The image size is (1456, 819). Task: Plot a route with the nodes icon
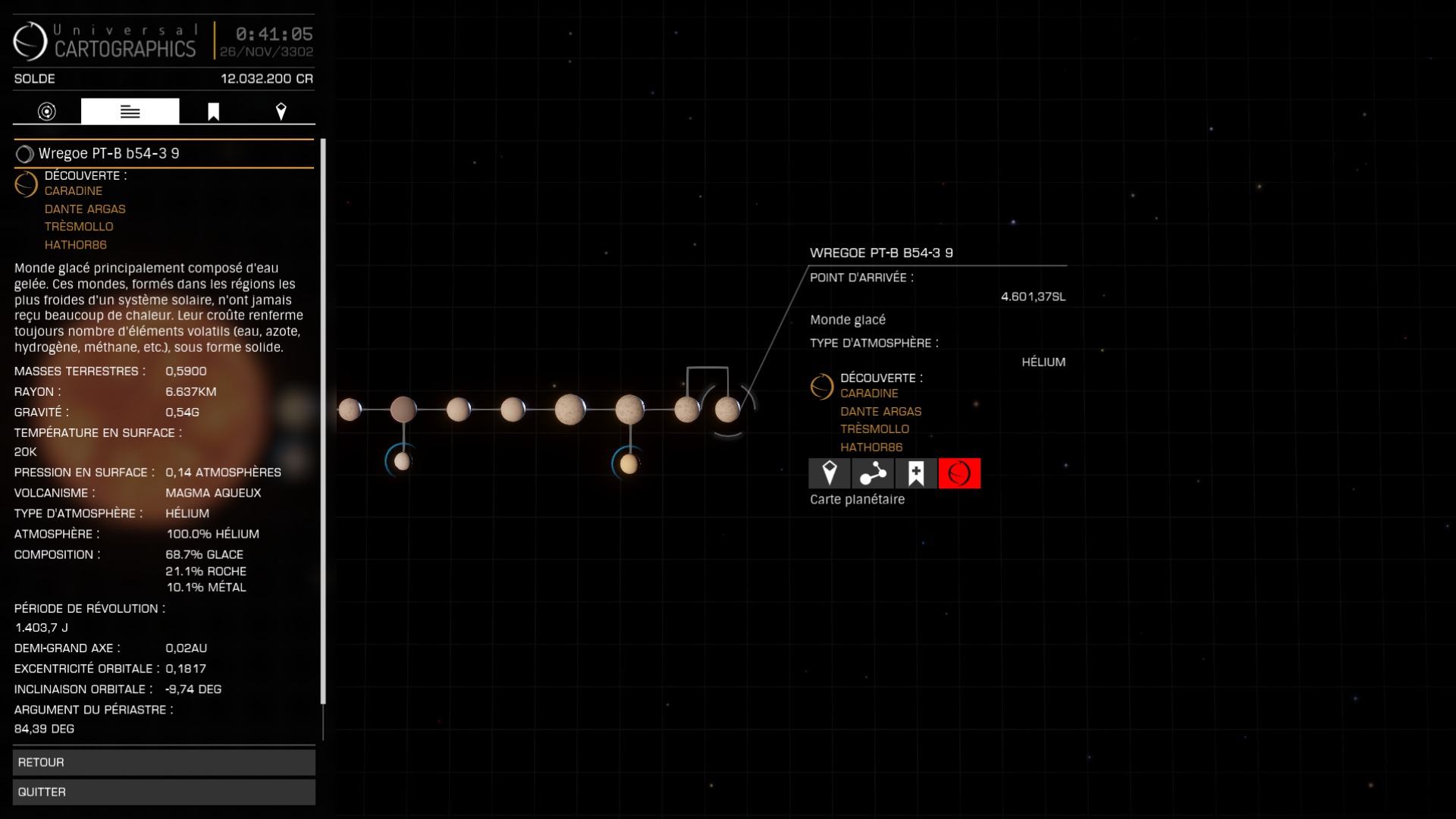click(x=873, y=473)
